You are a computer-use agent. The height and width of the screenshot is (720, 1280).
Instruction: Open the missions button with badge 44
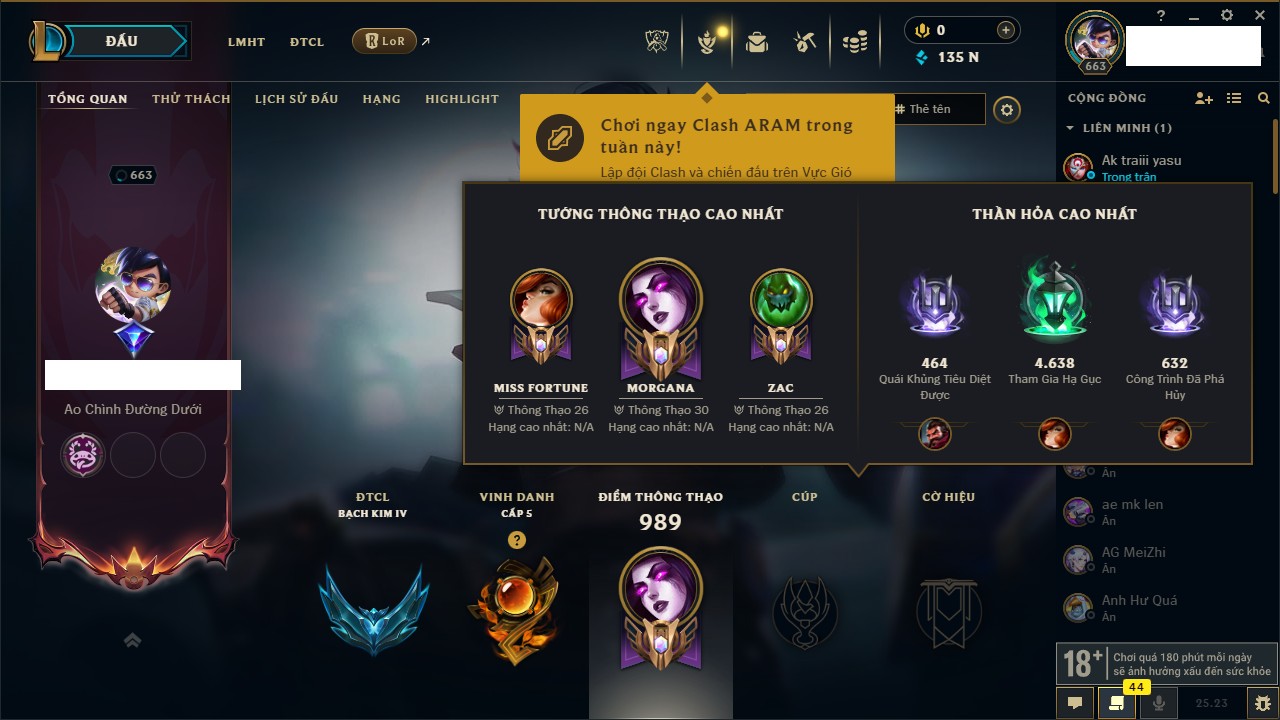(1116, 703)
